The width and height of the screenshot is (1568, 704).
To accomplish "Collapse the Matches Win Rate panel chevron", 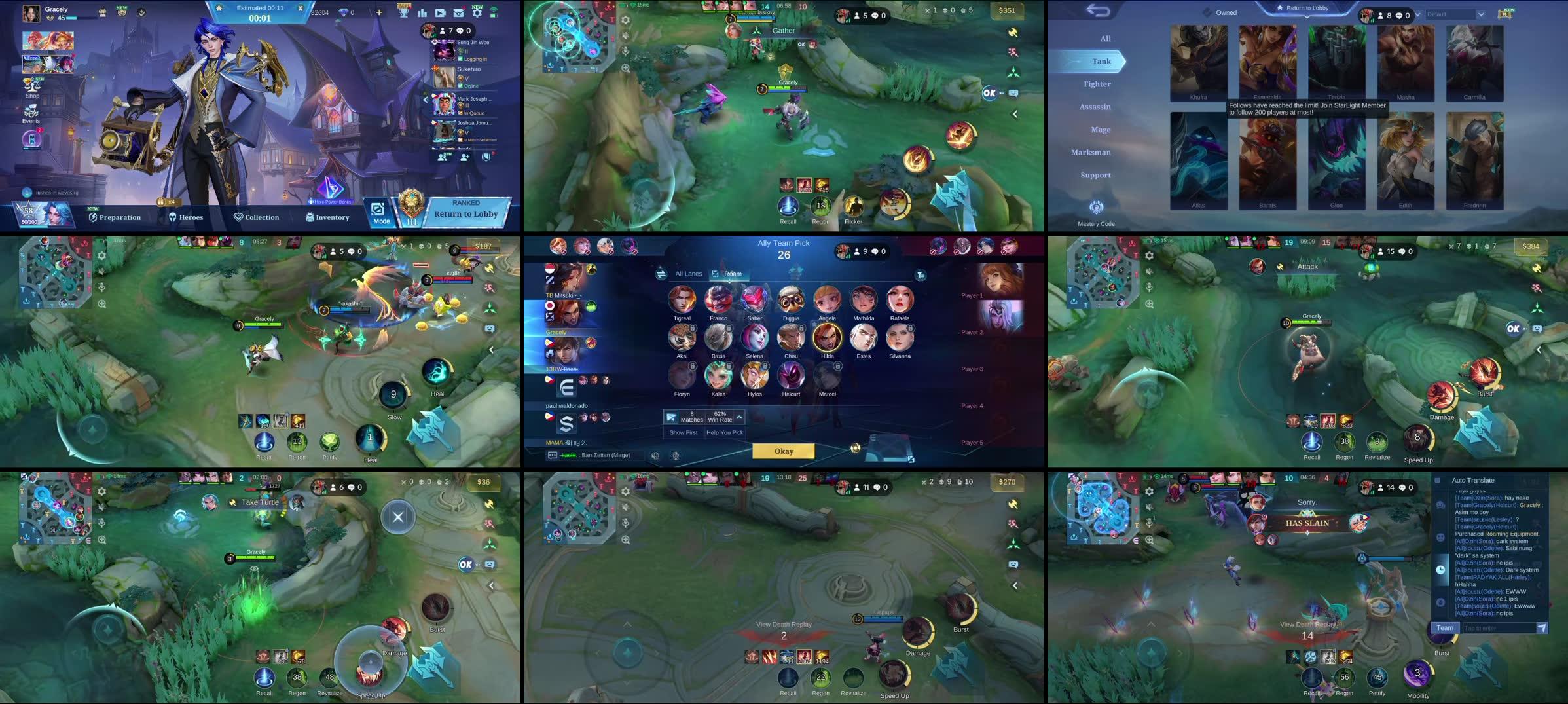I will (738, 417).
